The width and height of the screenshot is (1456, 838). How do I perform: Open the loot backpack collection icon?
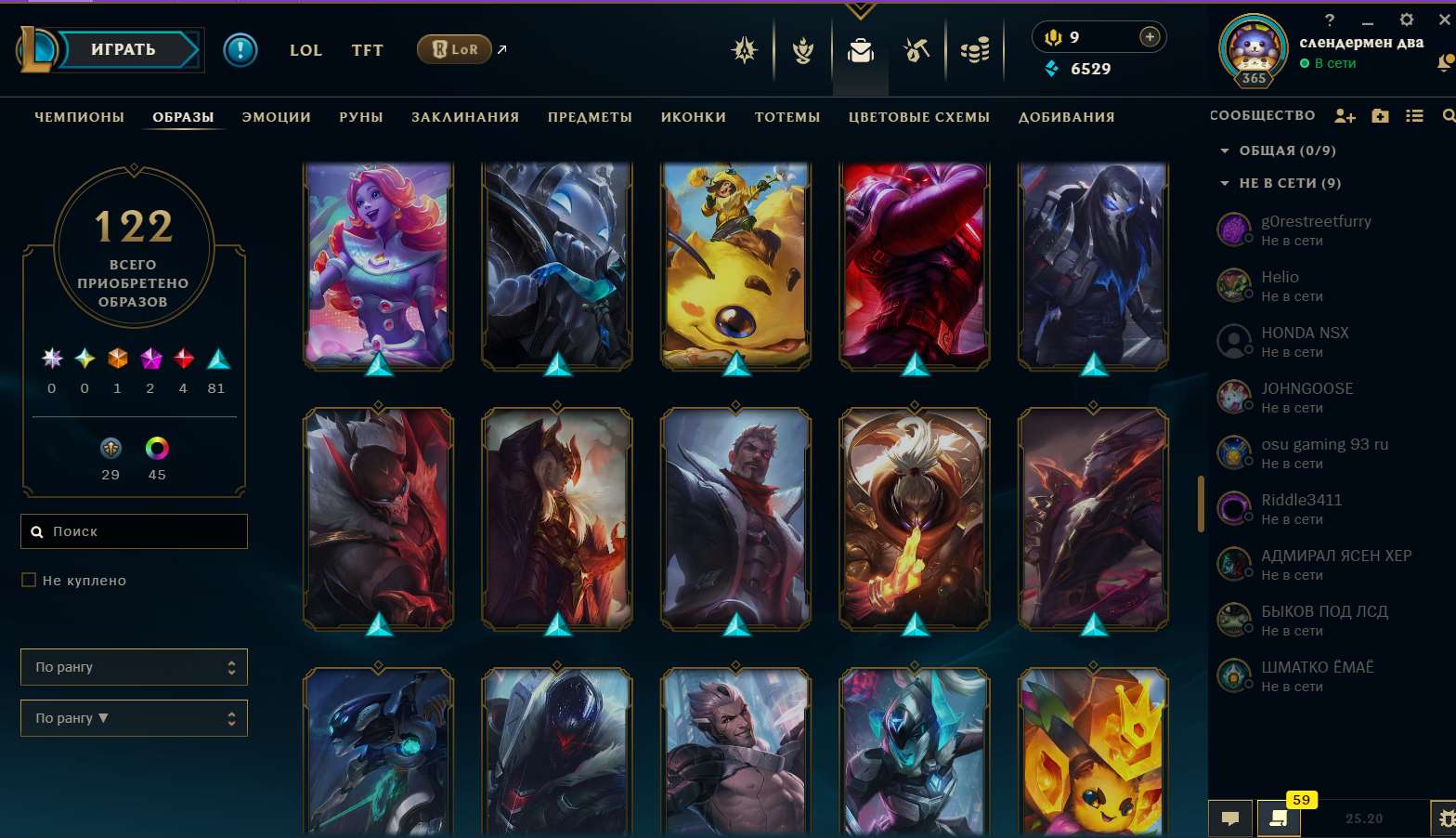[860, 51]
